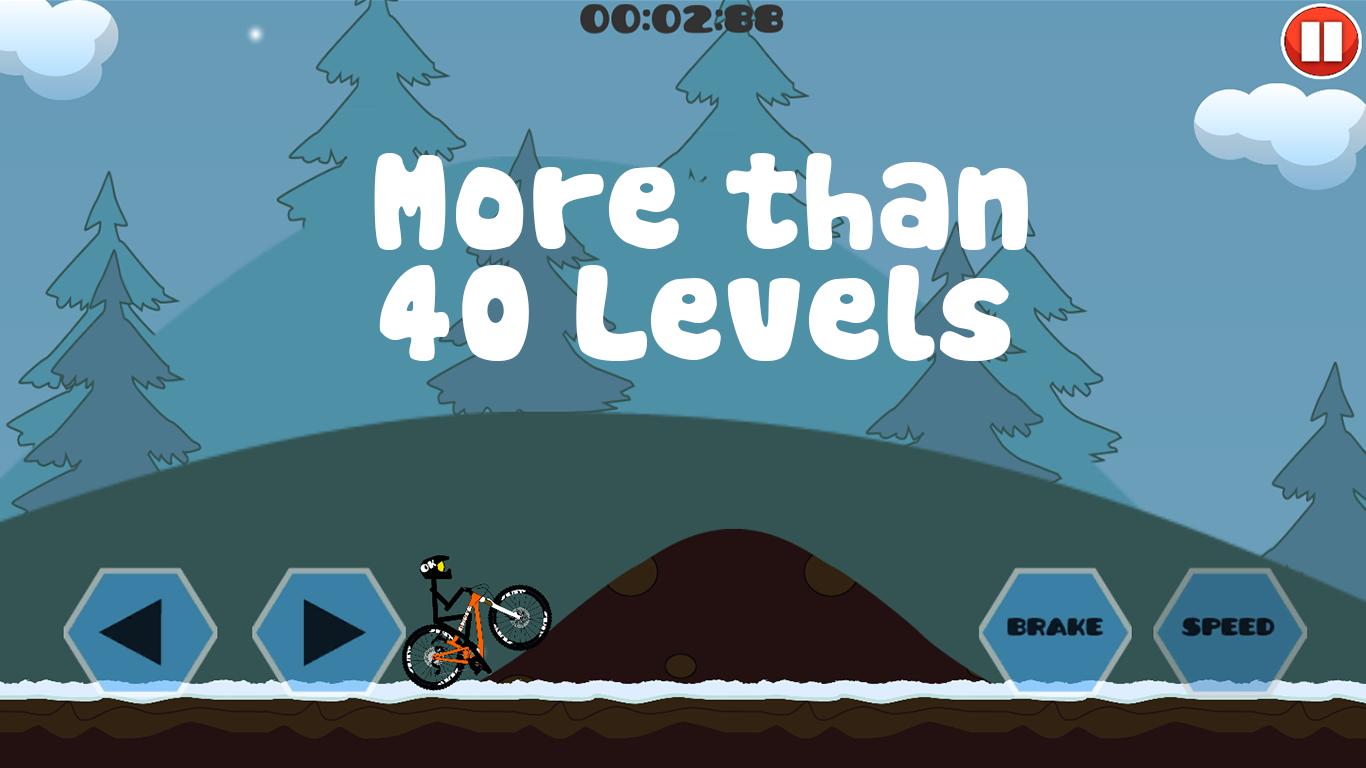1366x768 pixels.
Task: Hit the BRAKE hexagon control
Action: coord(1056,628)
